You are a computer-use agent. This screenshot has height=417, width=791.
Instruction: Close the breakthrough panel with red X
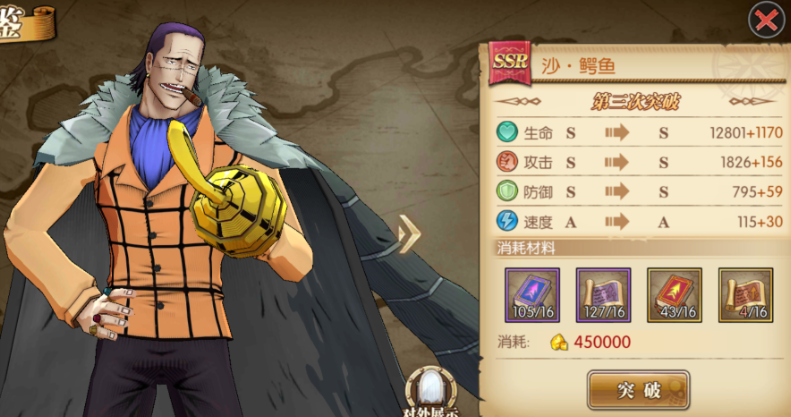766,19
